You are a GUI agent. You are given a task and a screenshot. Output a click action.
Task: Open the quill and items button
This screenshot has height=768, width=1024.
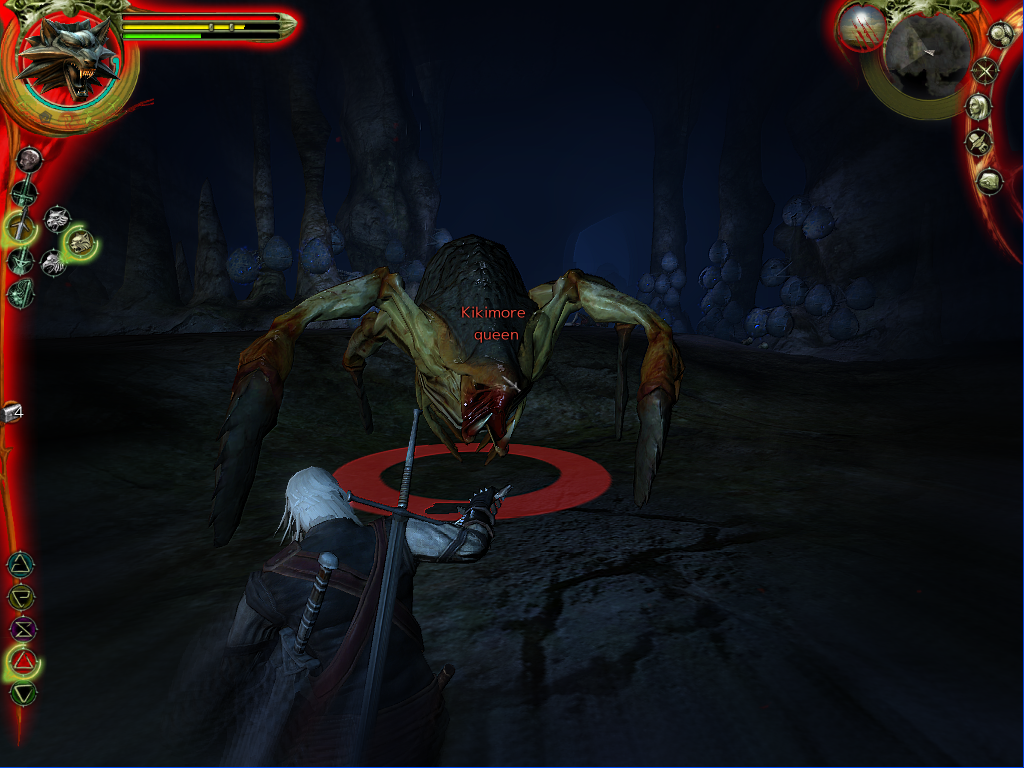pyautogui.click(x=978, y=143)
